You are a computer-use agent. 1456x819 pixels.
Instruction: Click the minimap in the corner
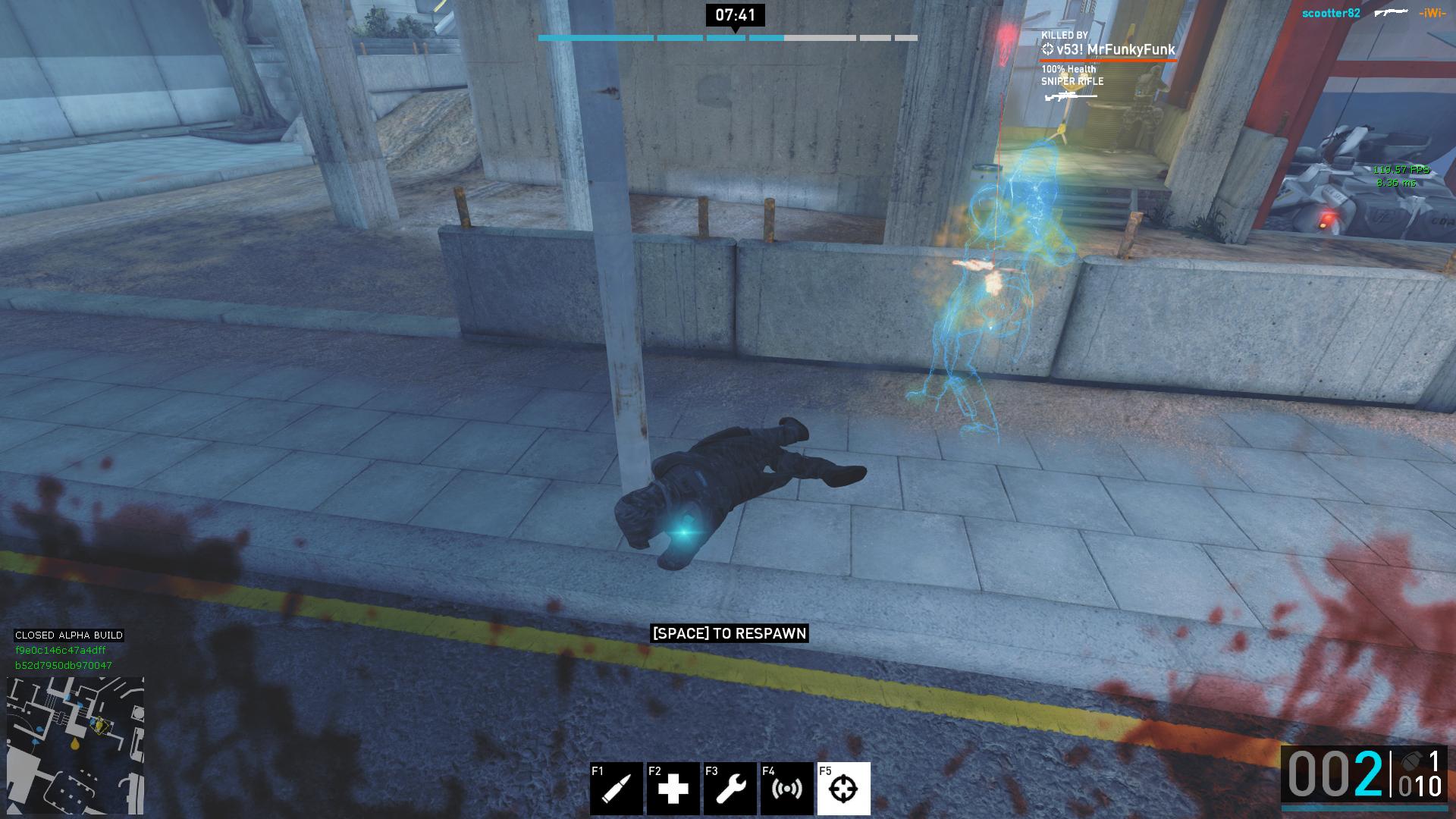(x=75, y=745)
